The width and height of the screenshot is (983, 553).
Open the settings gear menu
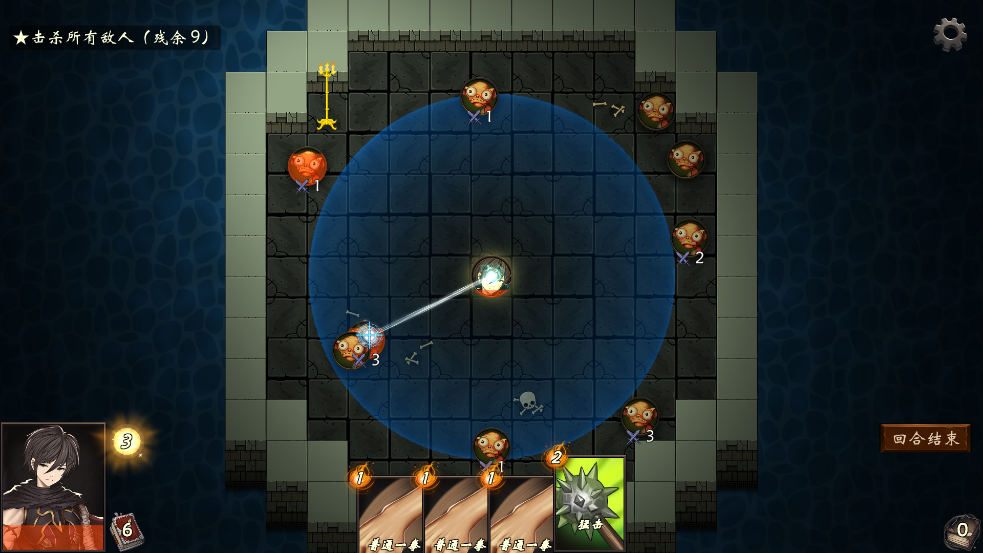949,34
